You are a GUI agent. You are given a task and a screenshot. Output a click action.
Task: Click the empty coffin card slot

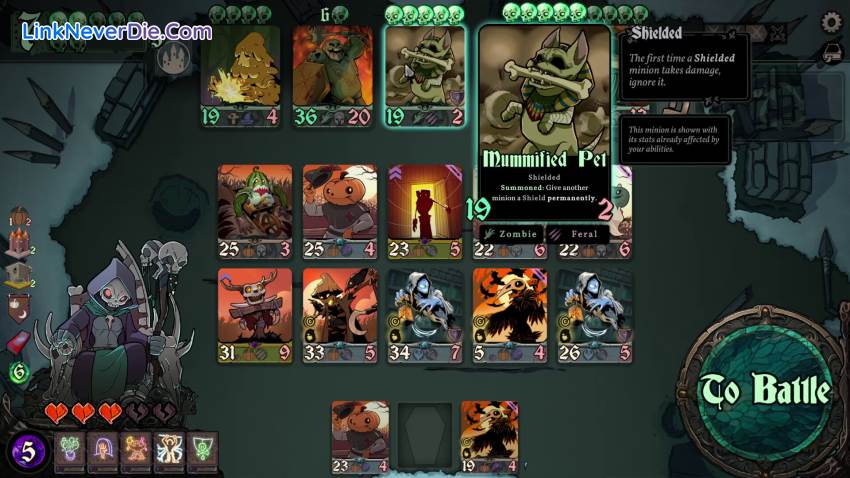(x=424, y=435)
